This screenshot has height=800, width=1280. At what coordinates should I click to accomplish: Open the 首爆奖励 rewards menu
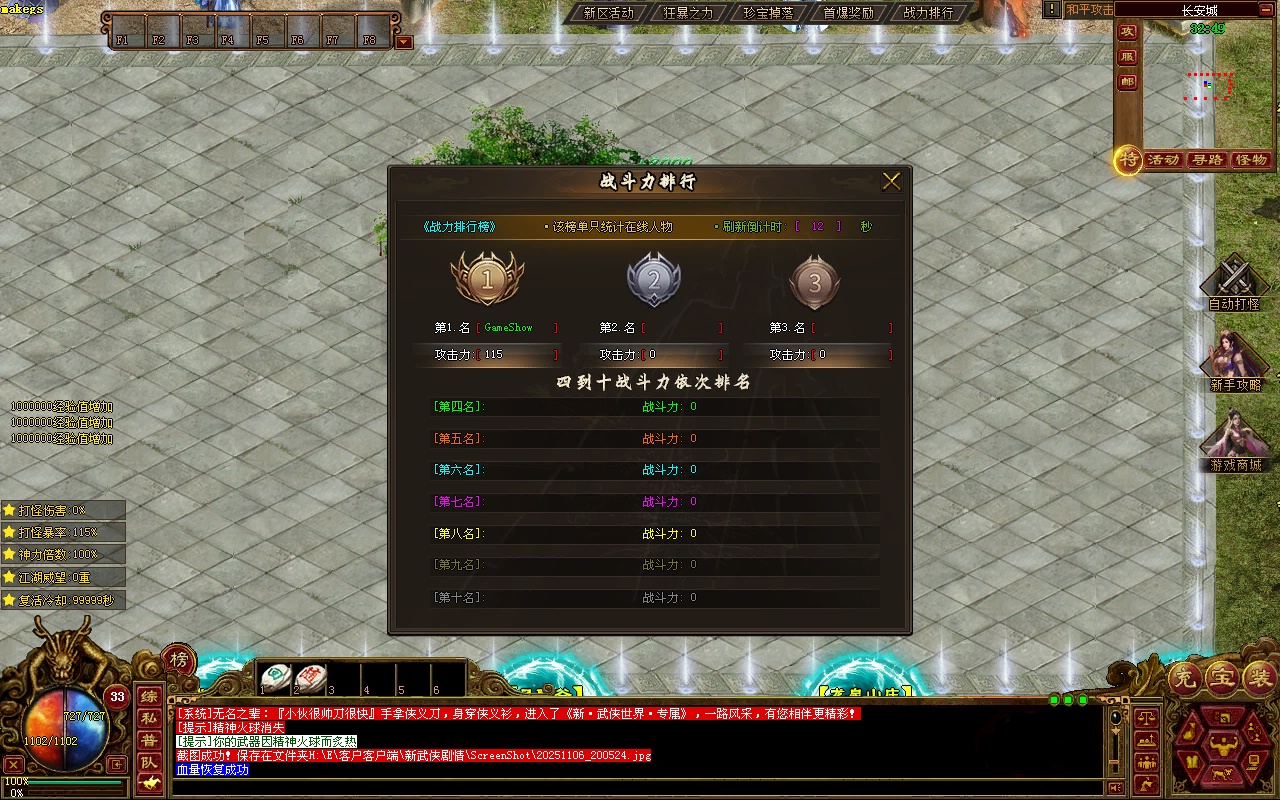coord(848,13)
